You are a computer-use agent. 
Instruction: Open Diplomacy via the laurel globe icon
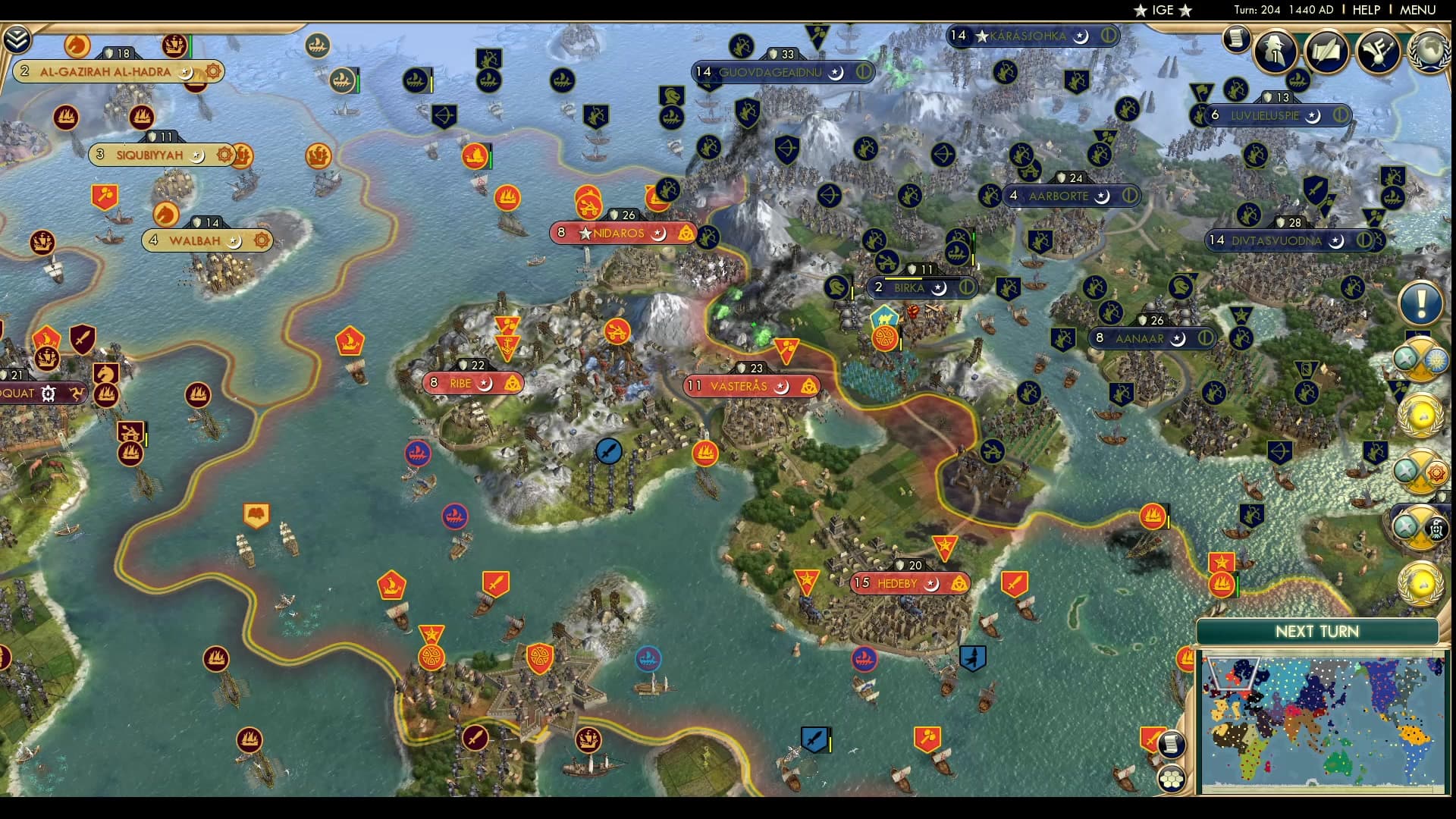pos(1429,49)
